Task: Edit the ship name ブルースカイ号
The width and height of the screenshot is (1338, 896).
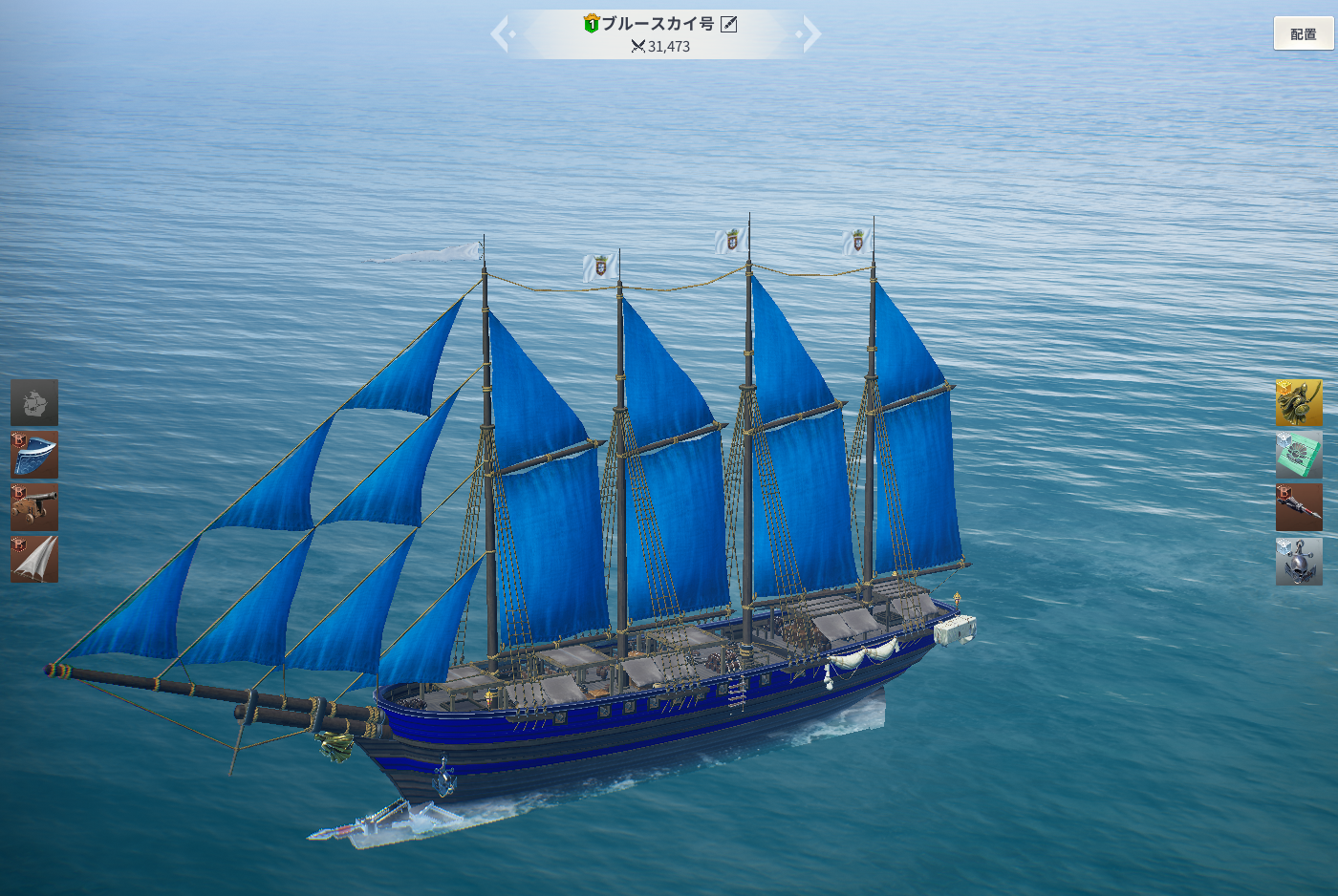Action: (729, 24)
